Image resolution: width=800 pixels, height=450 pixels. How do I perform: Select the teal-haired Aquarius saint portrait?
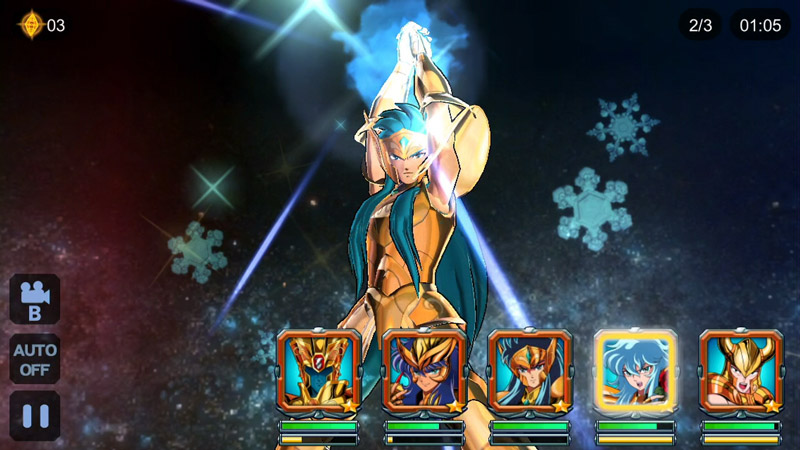click(x=530, y=371)
